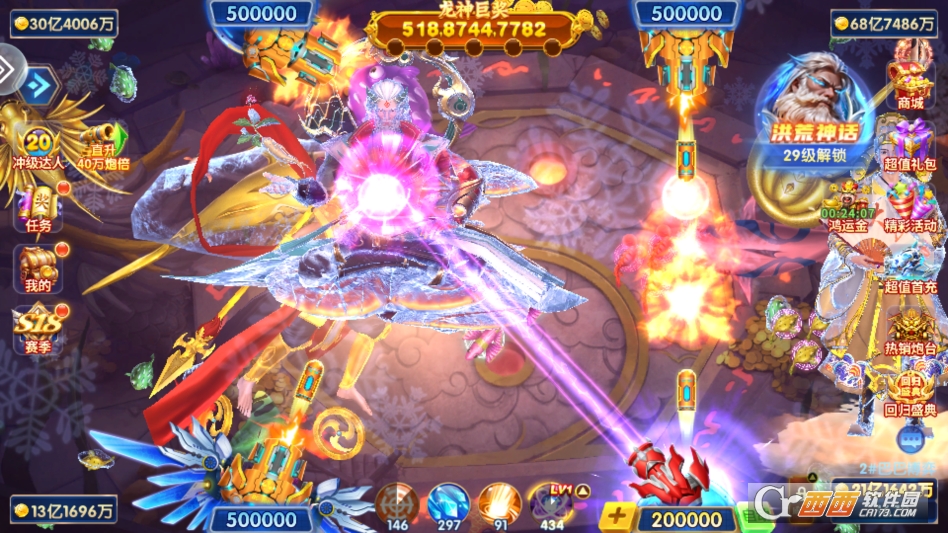Screen dimensions: 948x533
Task: Click the blue arrow hexagon button
Action: click(39, 85)
